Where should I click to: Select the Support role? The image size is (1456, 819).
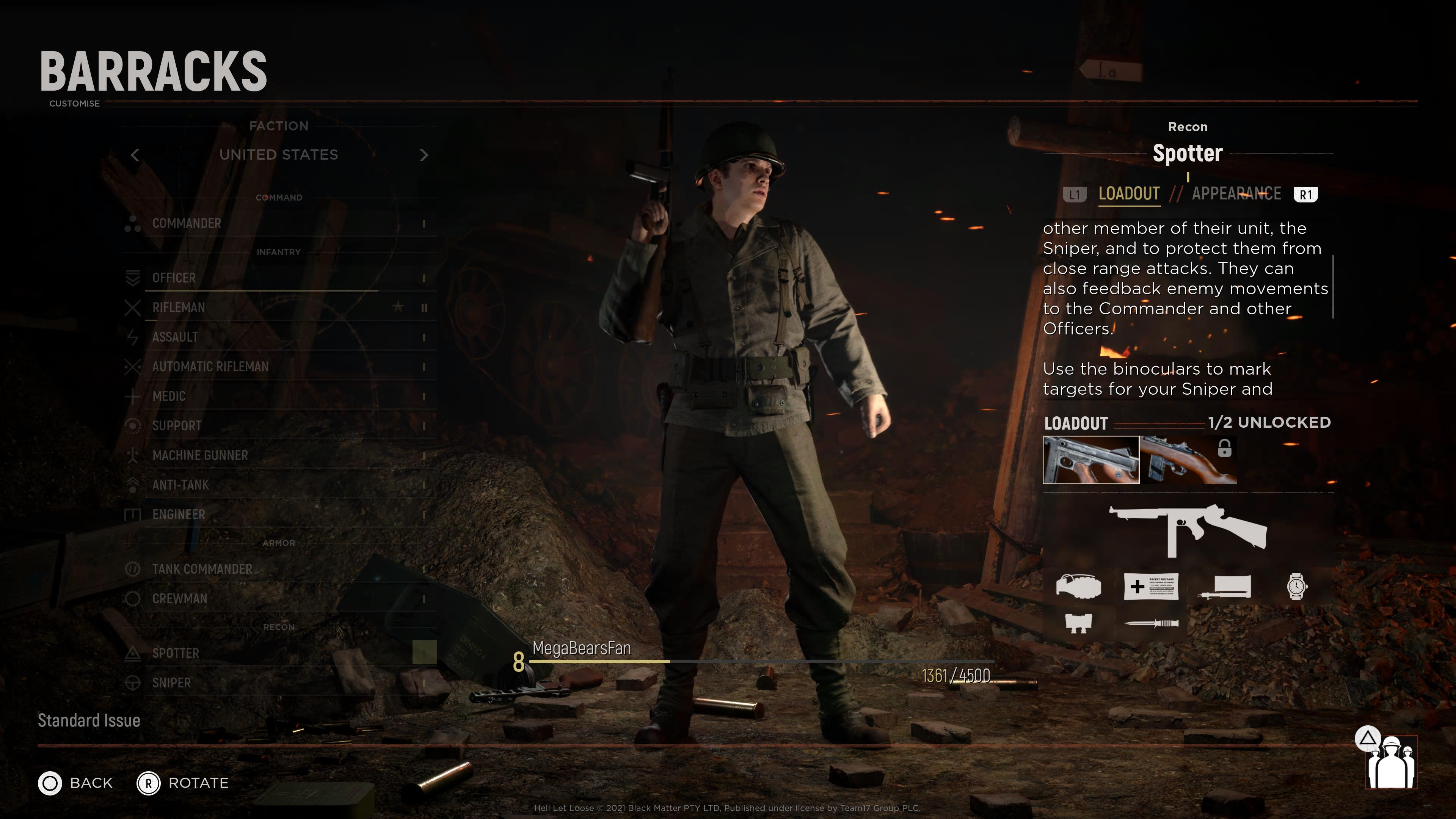pyautogui.click(x=177, y=425)
